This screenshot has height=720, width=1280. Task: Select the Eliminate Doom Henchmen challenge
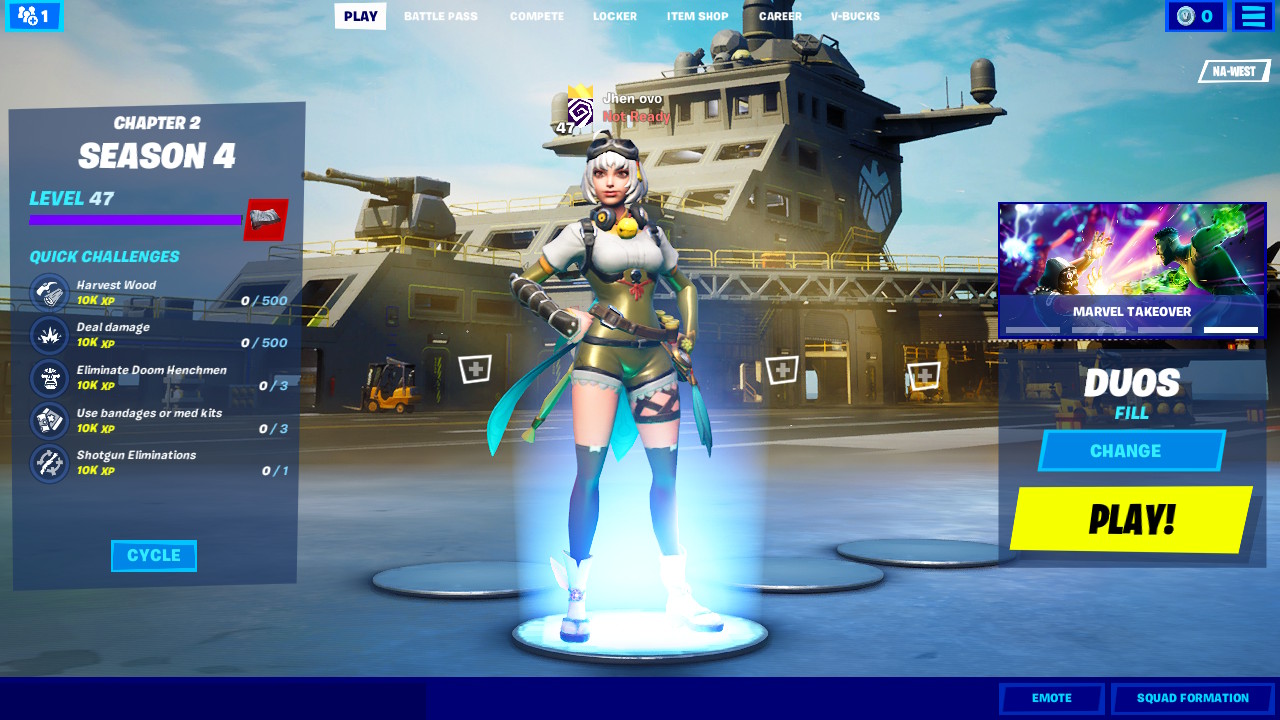(x=158, y=378)
